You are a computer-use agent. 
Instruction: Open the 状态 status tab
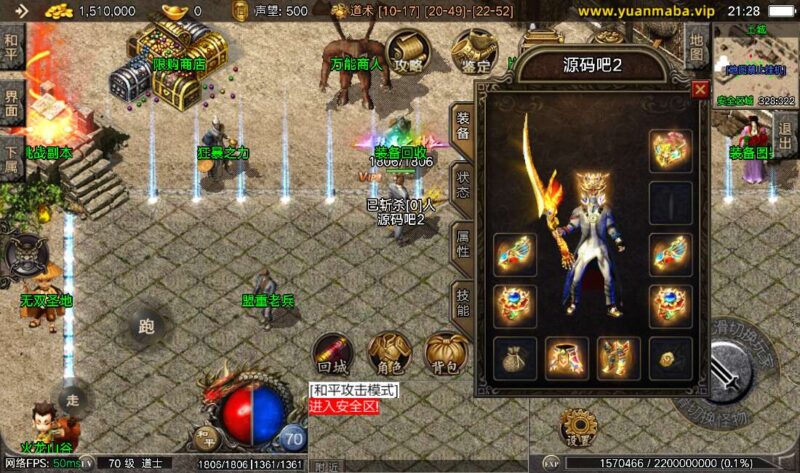click(x=462, y=187)
